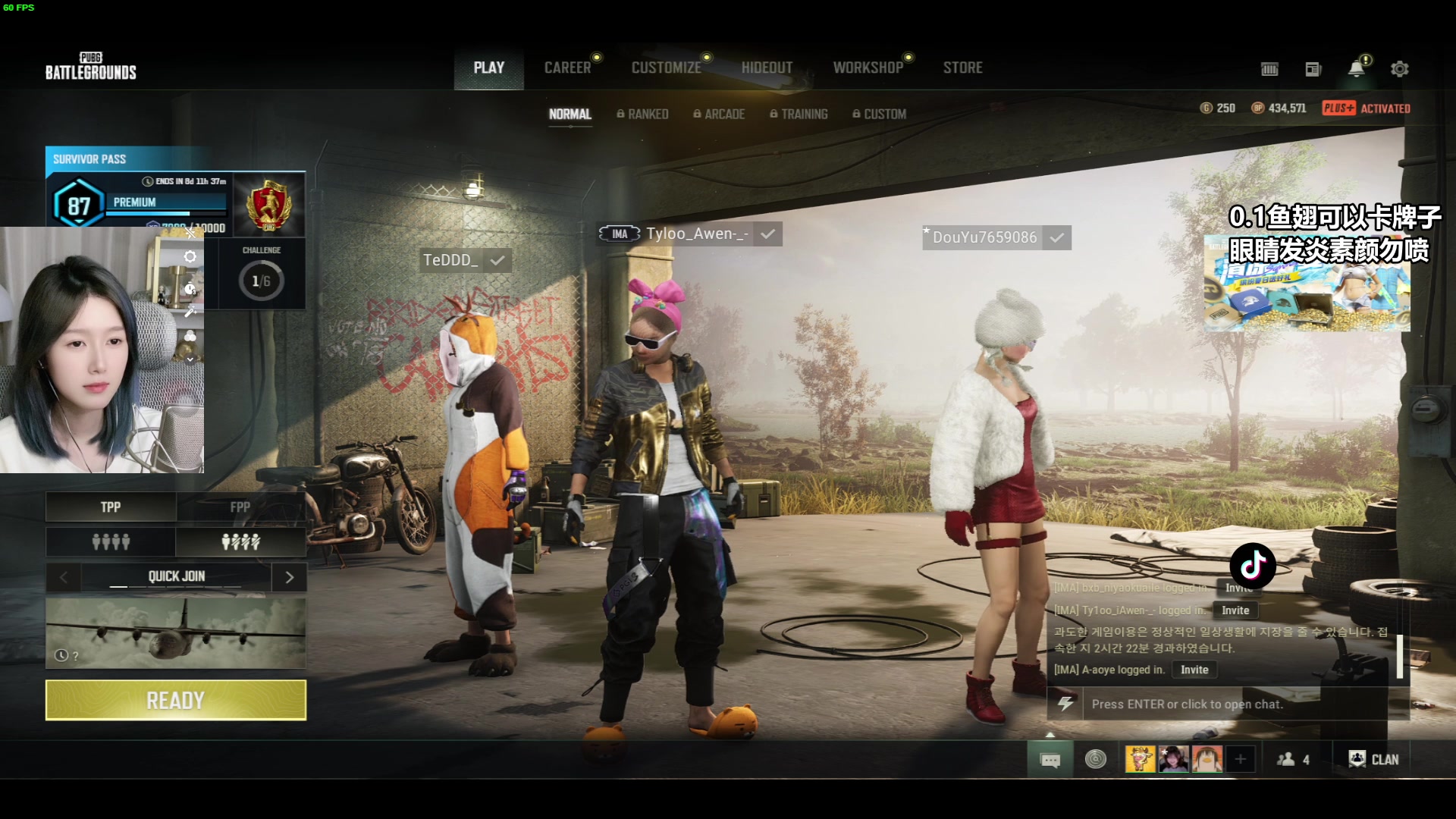Open the settings gear icon

(x=1399, y=69)
